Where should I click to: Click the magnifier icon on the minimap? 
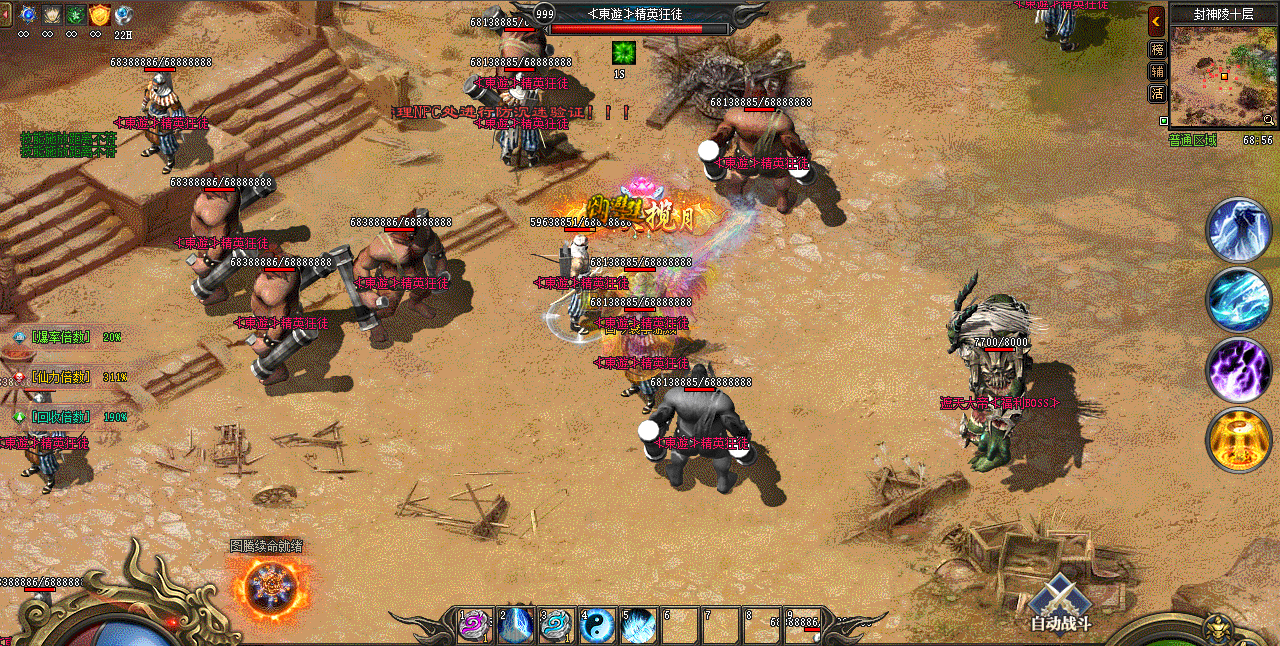click(1268, 120)
